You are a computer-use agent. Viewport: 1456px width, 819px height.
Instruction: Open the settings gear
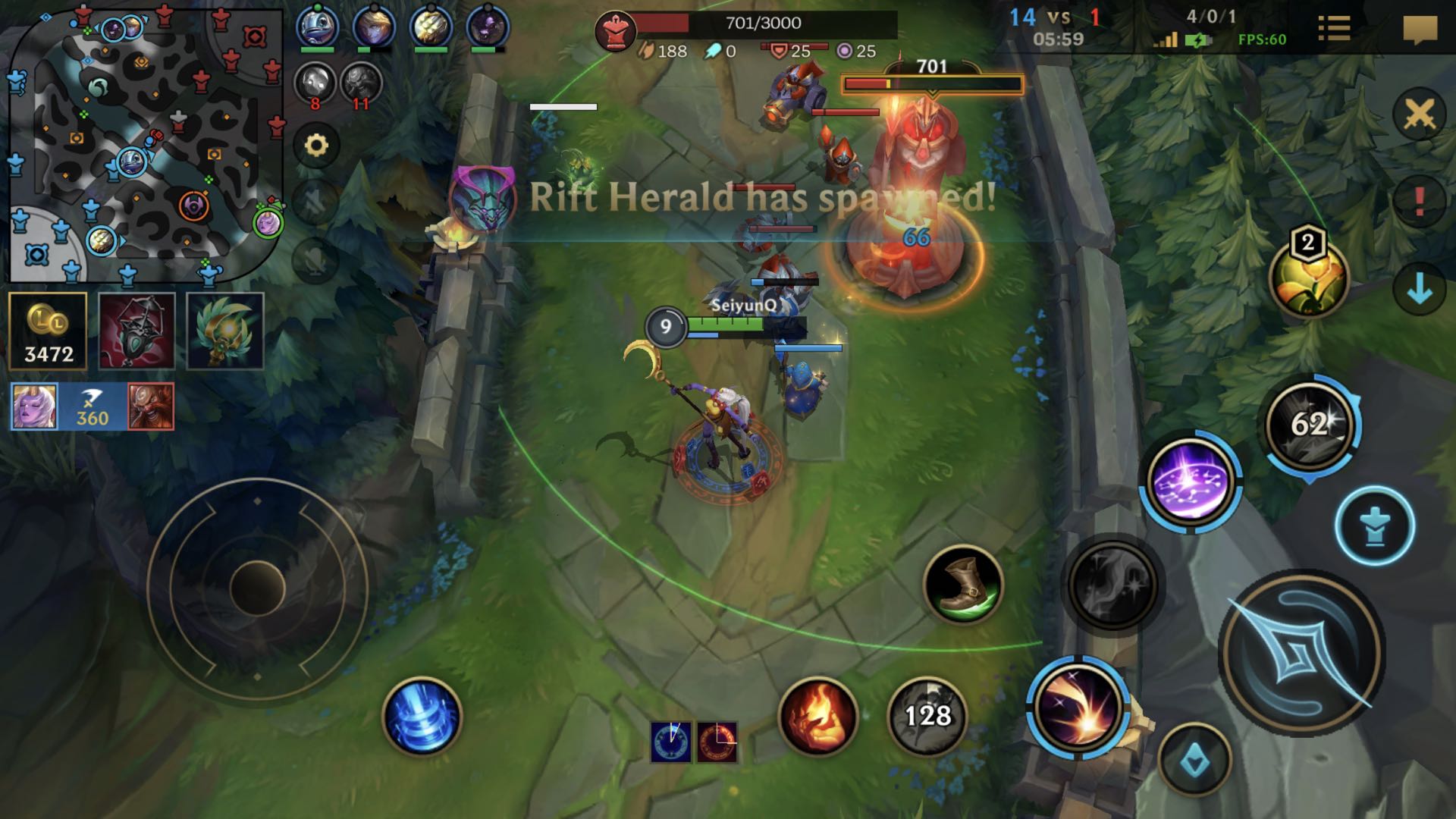(316, 144)
